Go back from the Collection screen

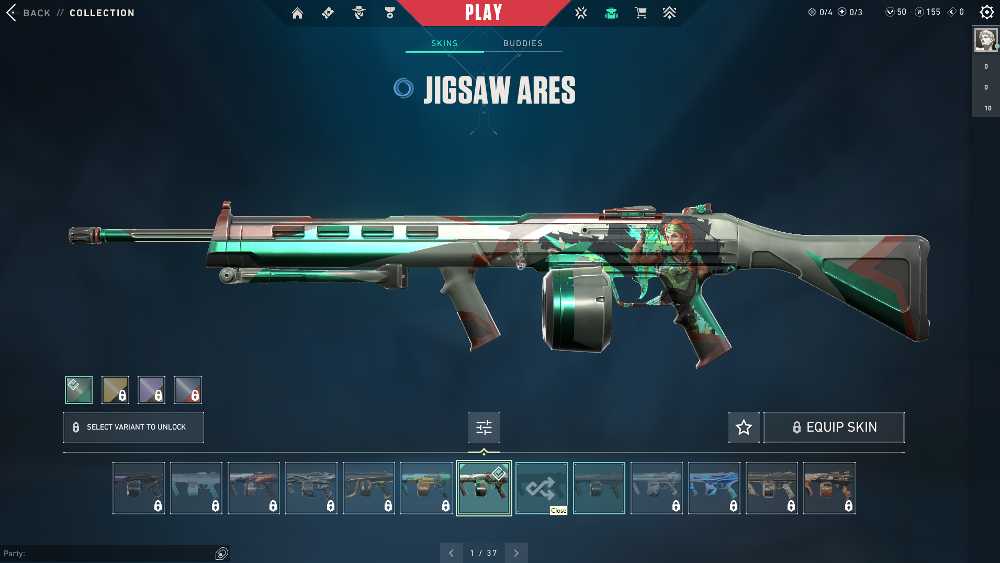coord(28,13)
